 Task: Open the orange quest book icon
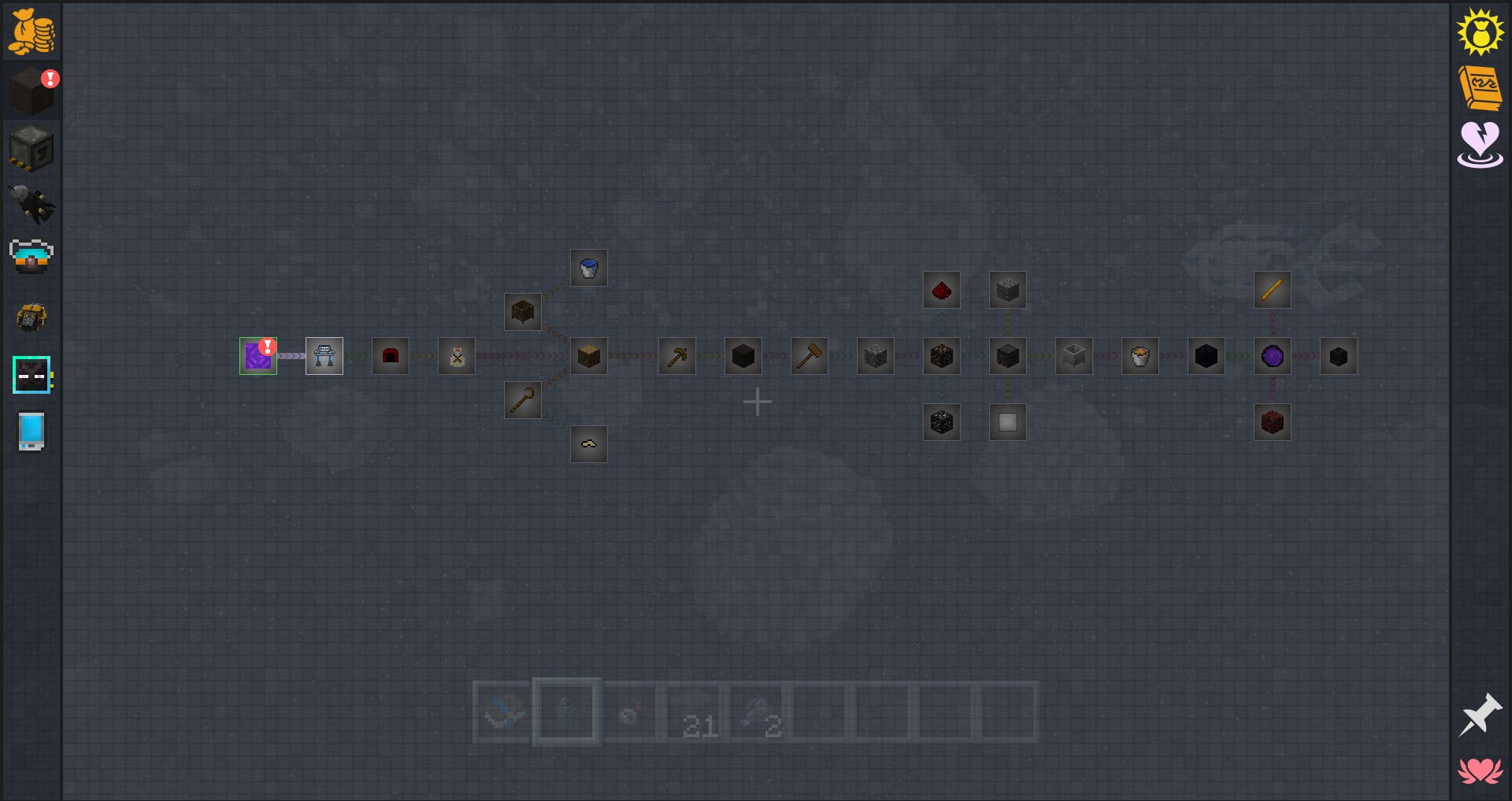coord(1480,87)
